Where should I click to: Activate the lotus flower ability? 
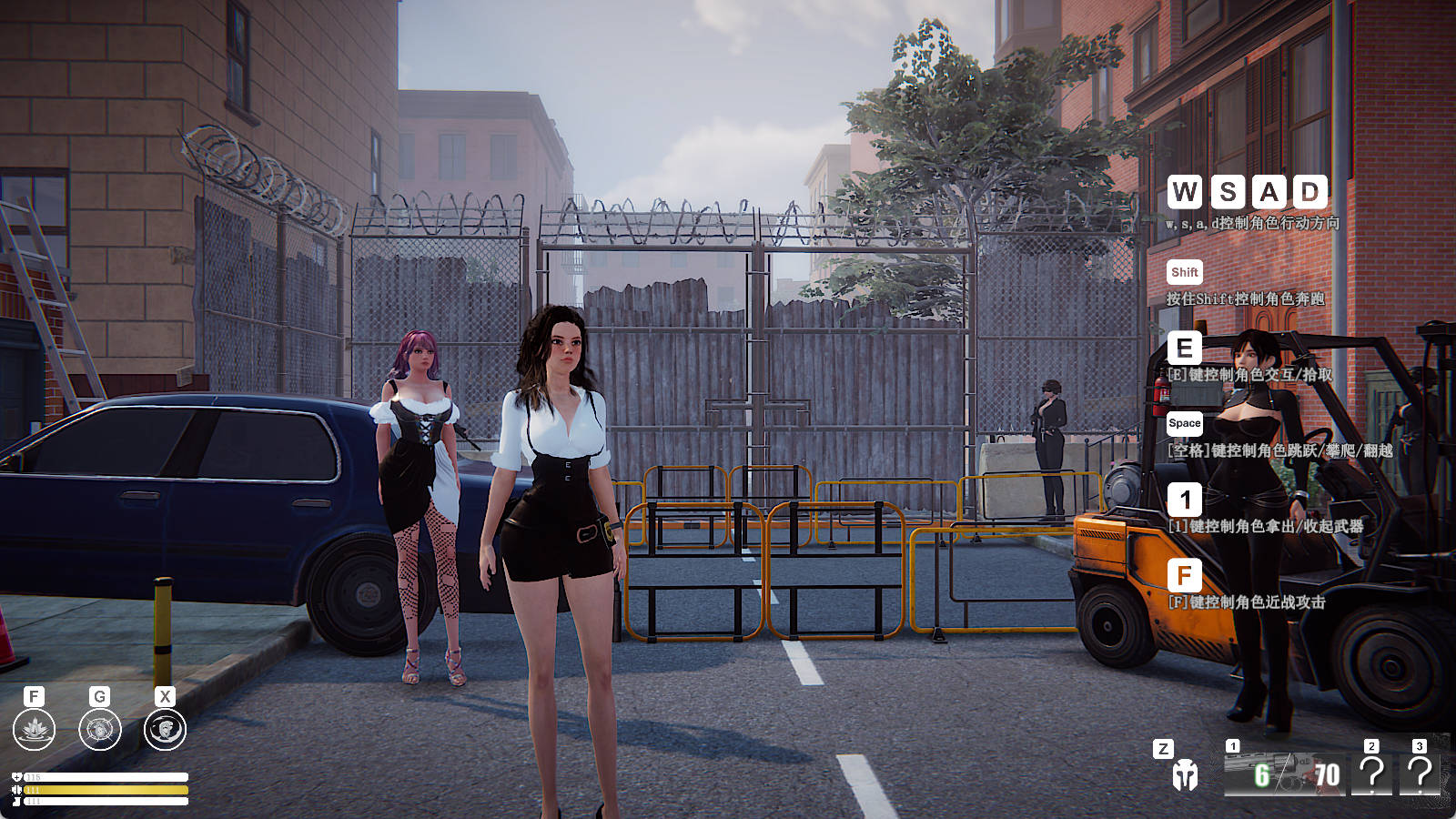(35, 730)
